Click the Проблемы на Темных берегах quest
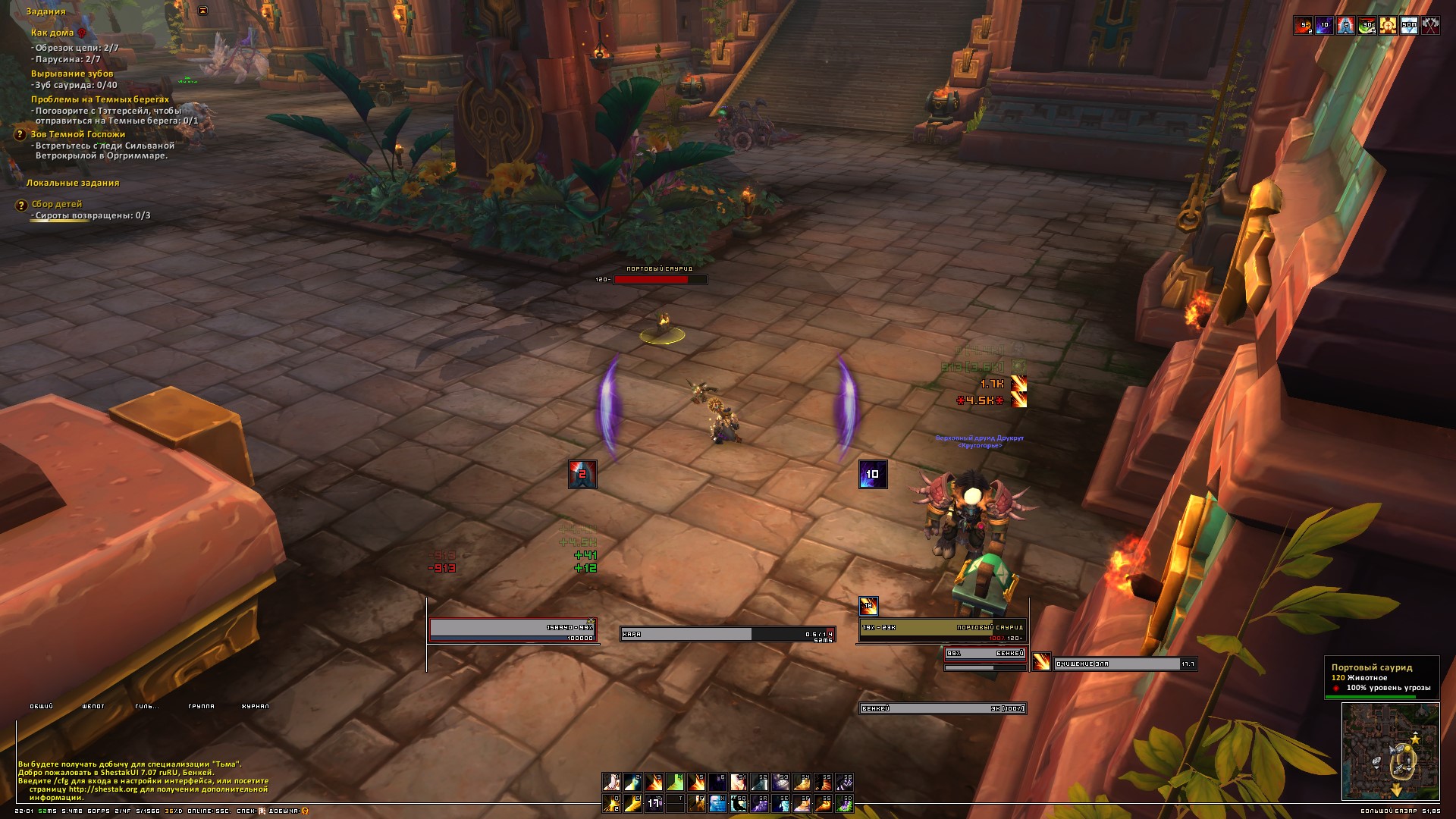Viewport: 1456px width, 819px height. (100, 99)
